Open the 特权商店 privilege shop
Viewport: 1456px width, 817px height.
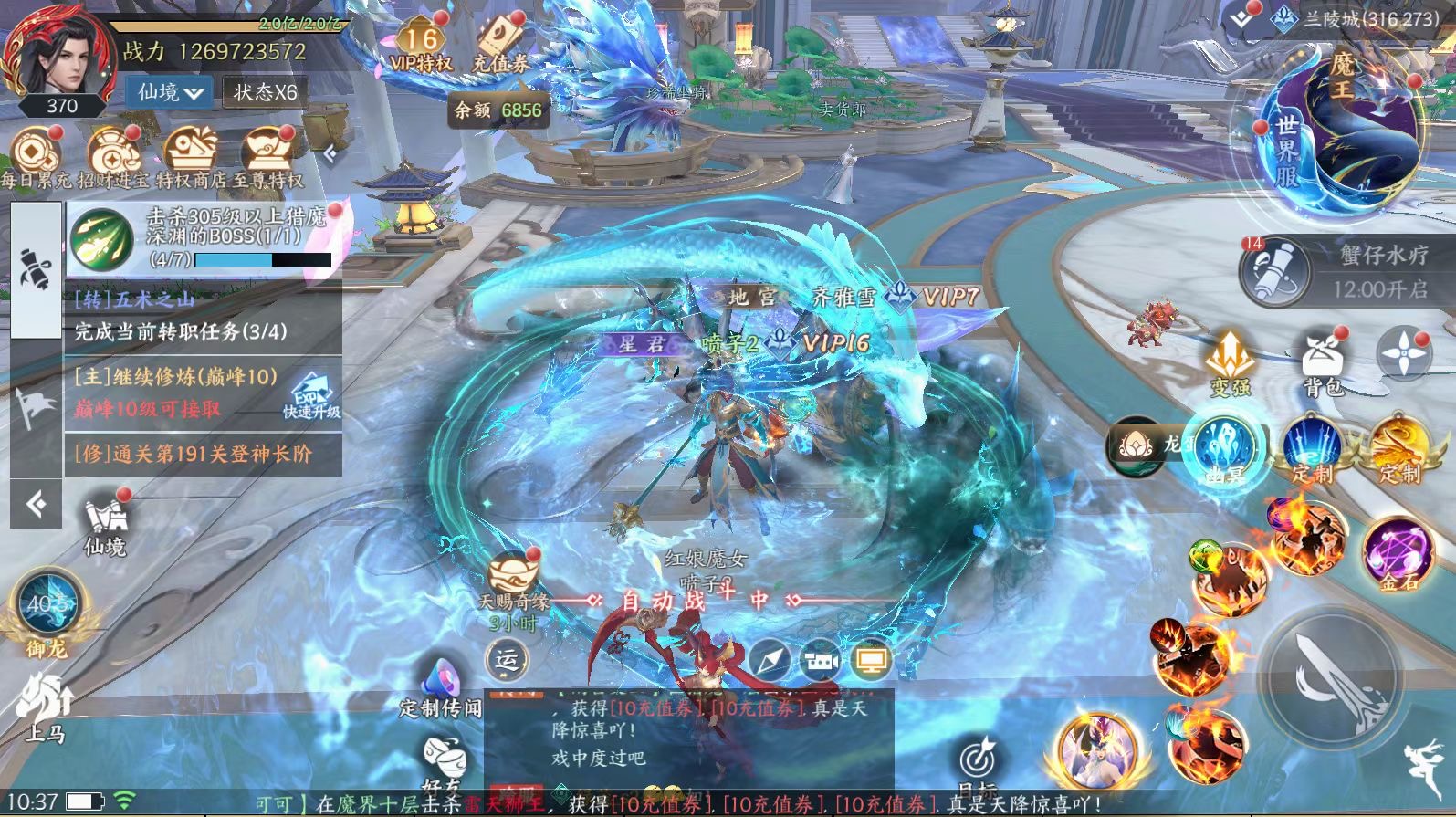191,157
